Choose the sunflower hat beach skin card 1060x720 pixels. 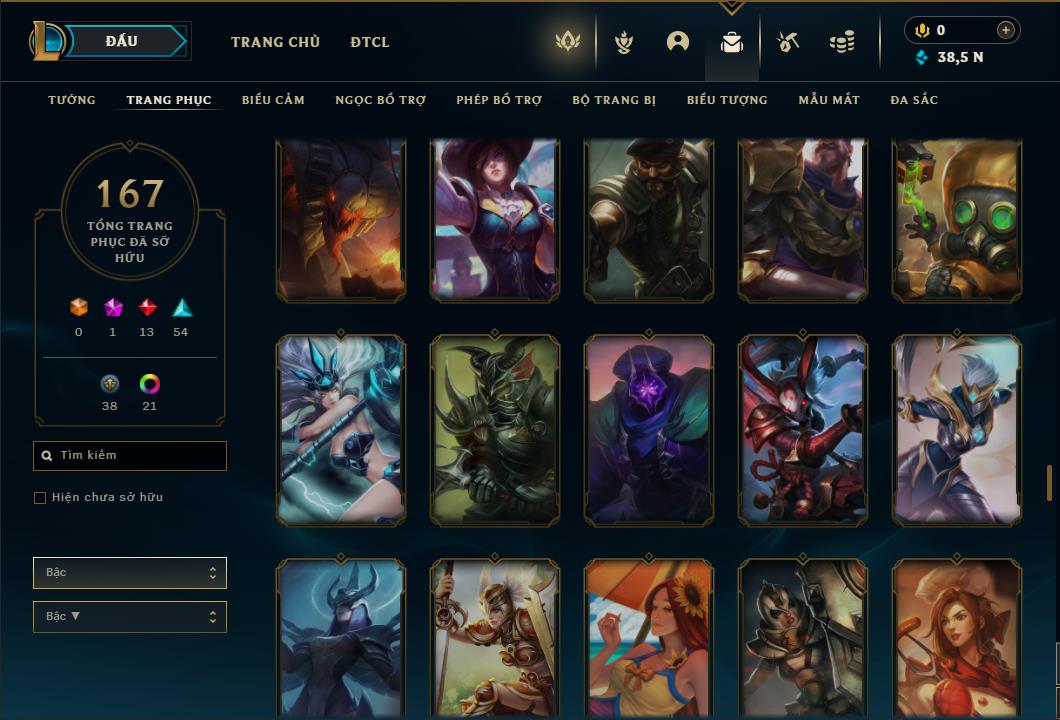[649, 640]
